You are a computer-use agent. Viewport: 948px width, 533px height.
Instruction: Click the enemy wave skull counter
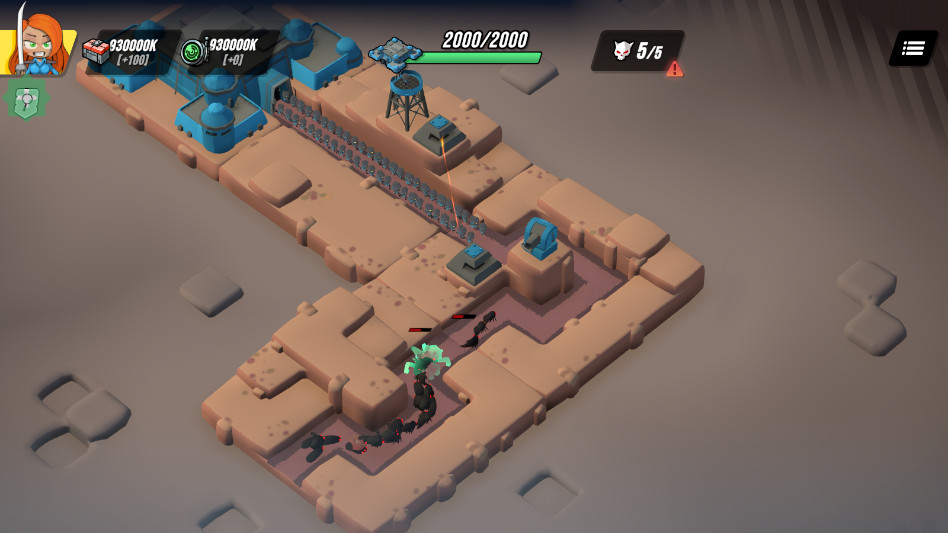[637, 50]
